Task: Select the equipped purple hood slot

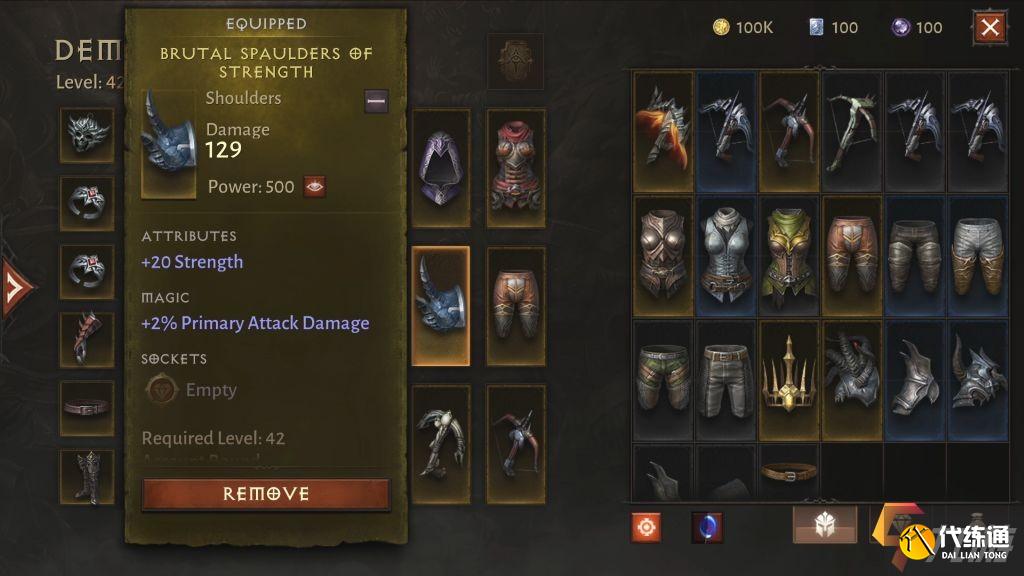Action: (440, 168)
